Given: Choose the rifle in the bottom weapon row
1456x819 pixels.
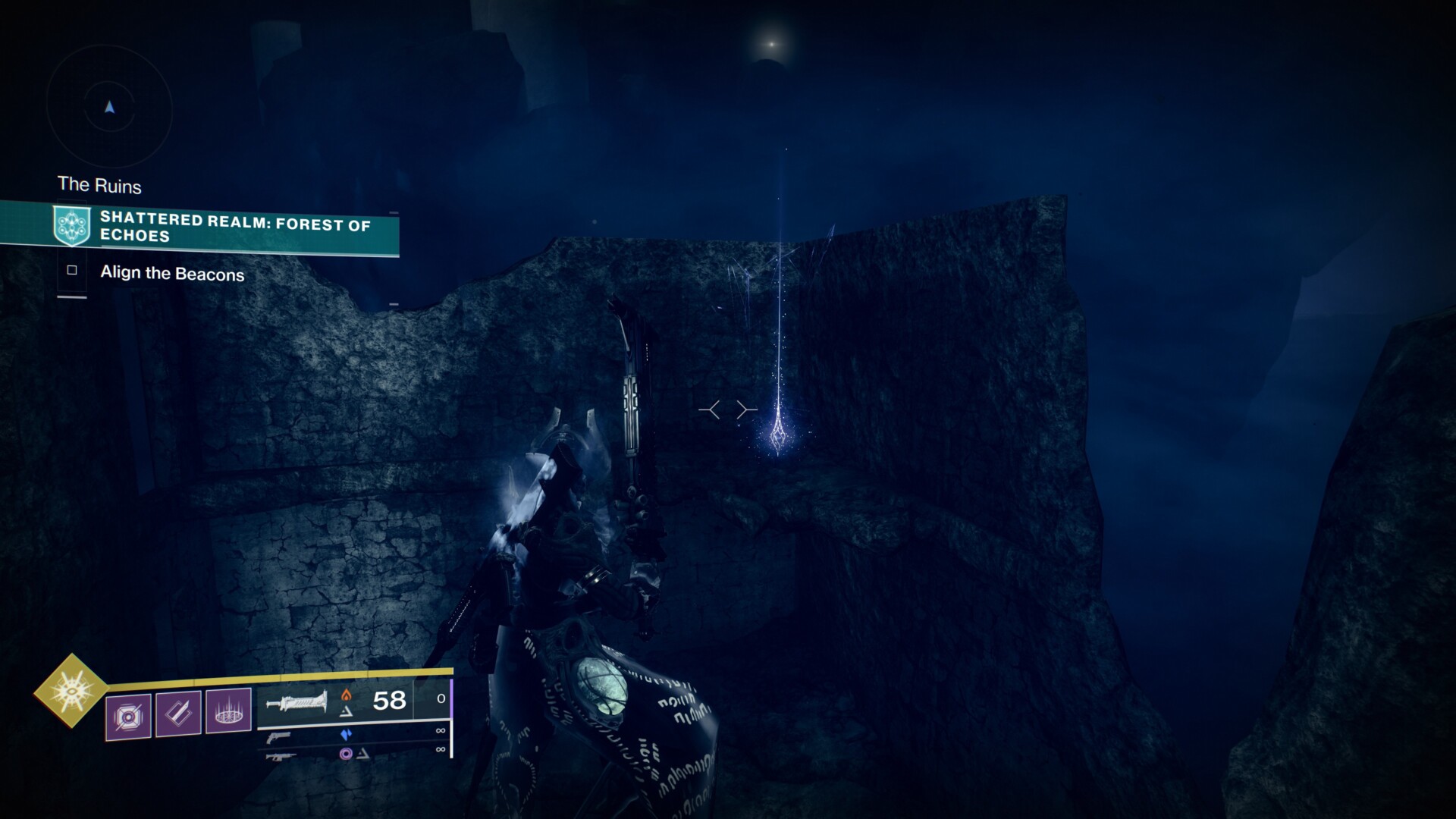Looking at the screenshot, I should click(x=280, y=756).
